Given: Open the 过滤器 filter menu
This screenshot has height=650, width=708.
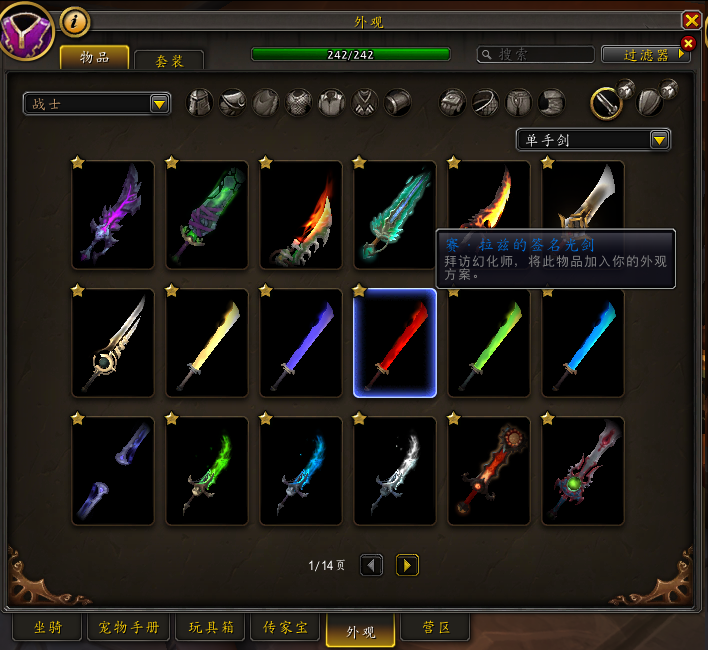Looking at the screenshot, I should [646, 55].
